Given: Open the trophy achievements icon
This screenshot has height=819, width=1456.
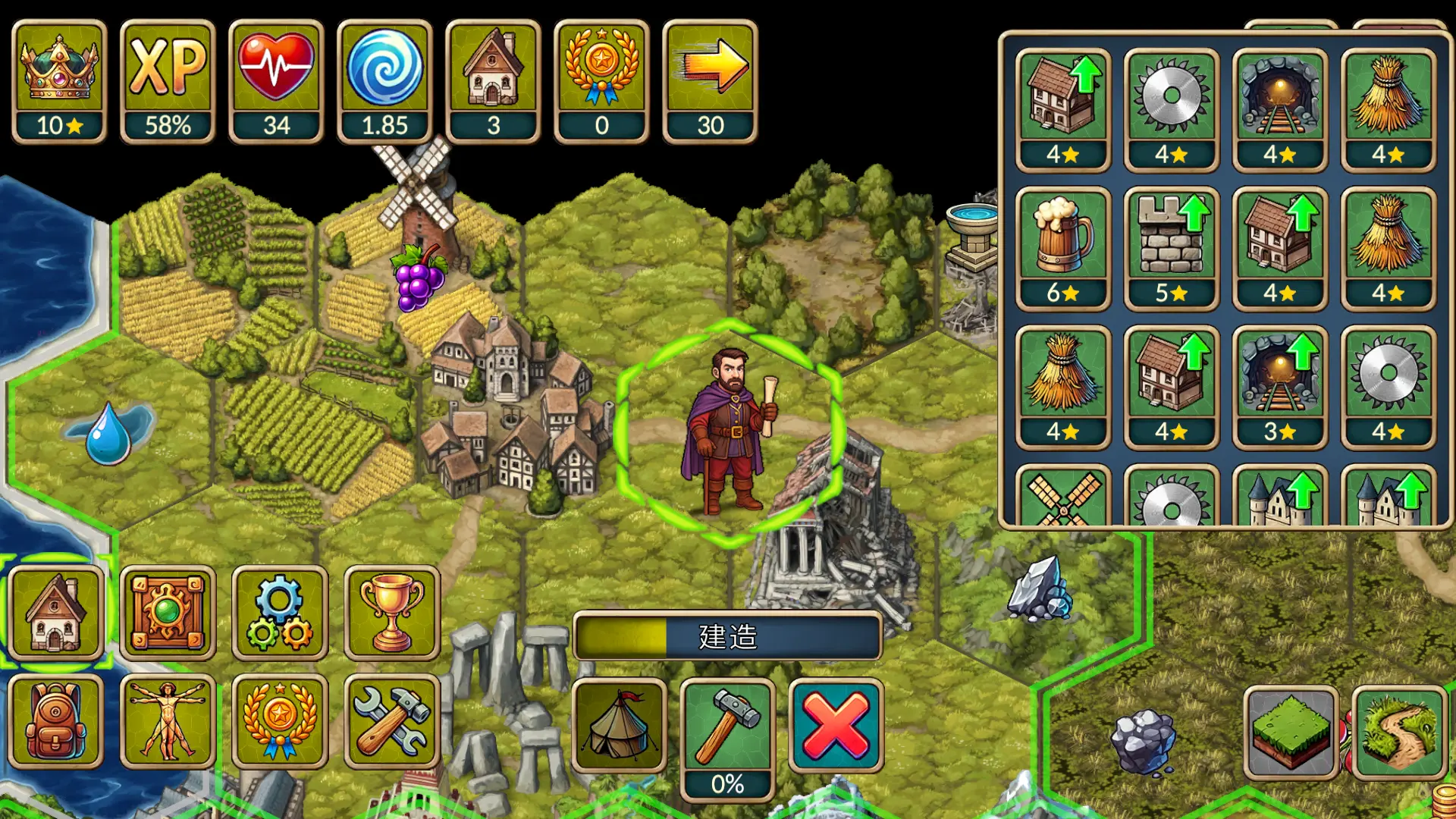Looking at the screenshot, I should click(x=391, y=613).
